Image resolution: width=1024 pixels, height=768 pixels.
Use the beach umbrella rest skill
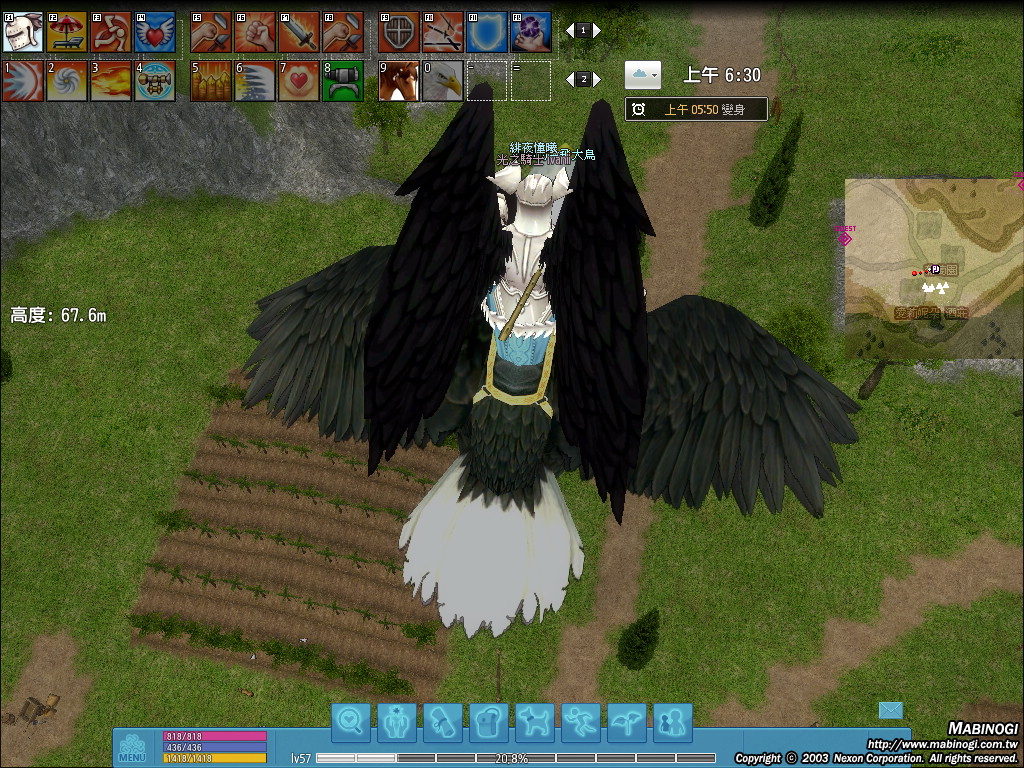click(x=66, y=32)
